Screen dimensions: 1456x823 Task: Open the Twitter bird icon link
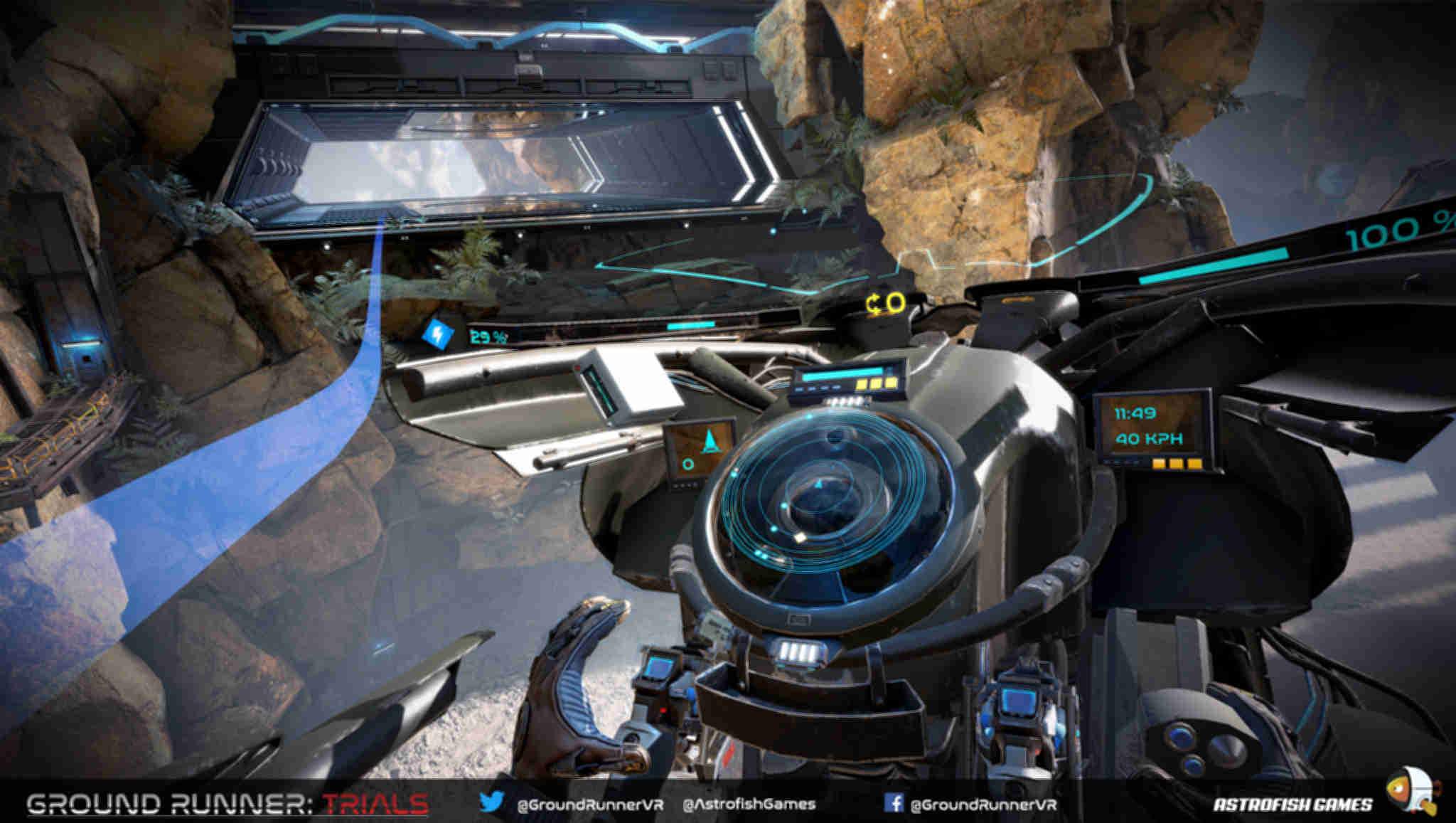(491, 802)
